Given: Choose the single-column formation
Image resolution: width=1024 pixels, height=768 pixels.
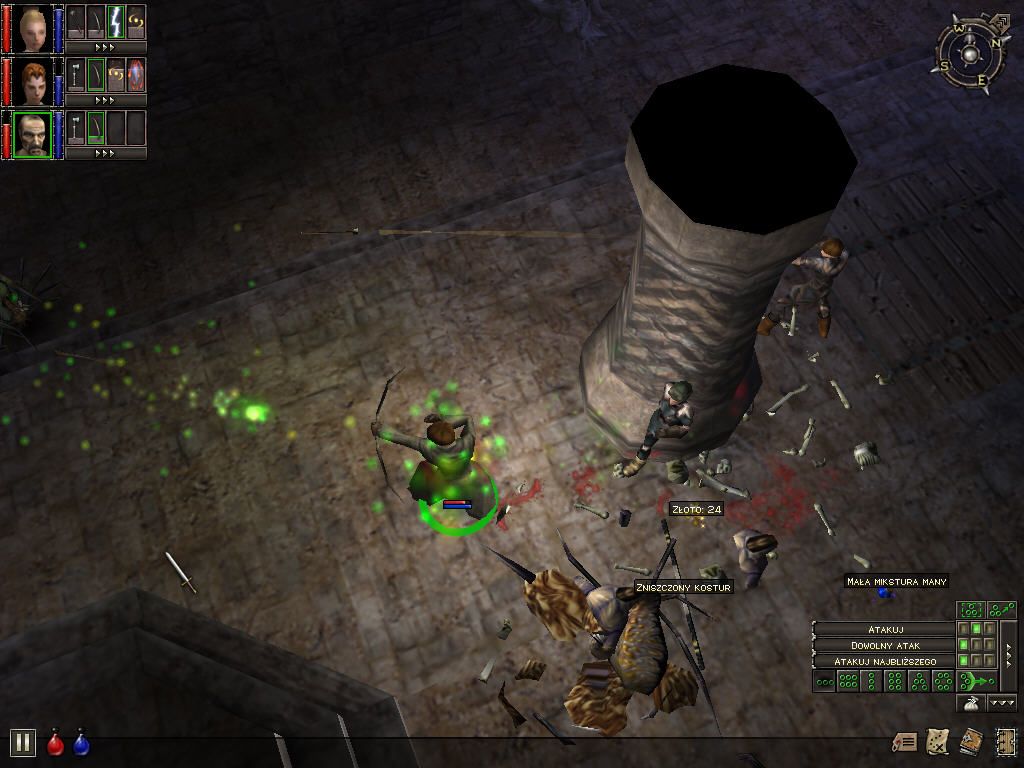Looking at the screenshot, I should tap(872, 682).
